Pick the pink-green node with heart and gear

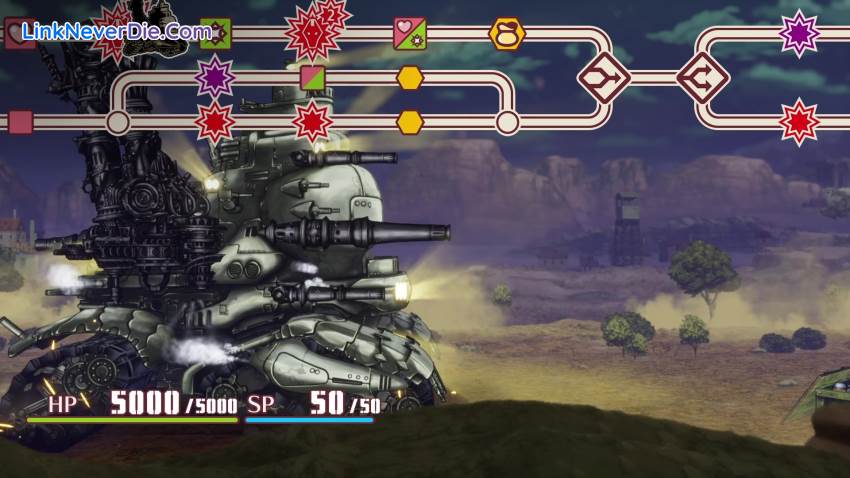click(x=410, y=33)
